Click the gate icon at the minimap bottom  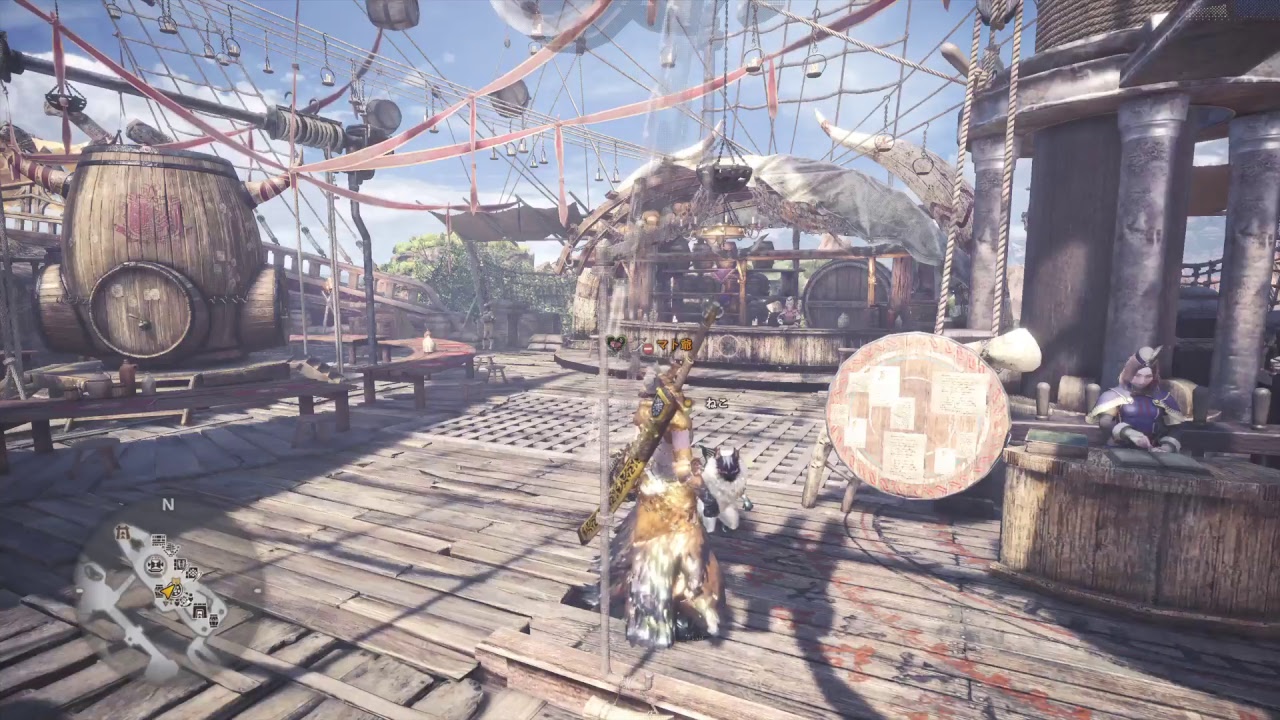200,610
